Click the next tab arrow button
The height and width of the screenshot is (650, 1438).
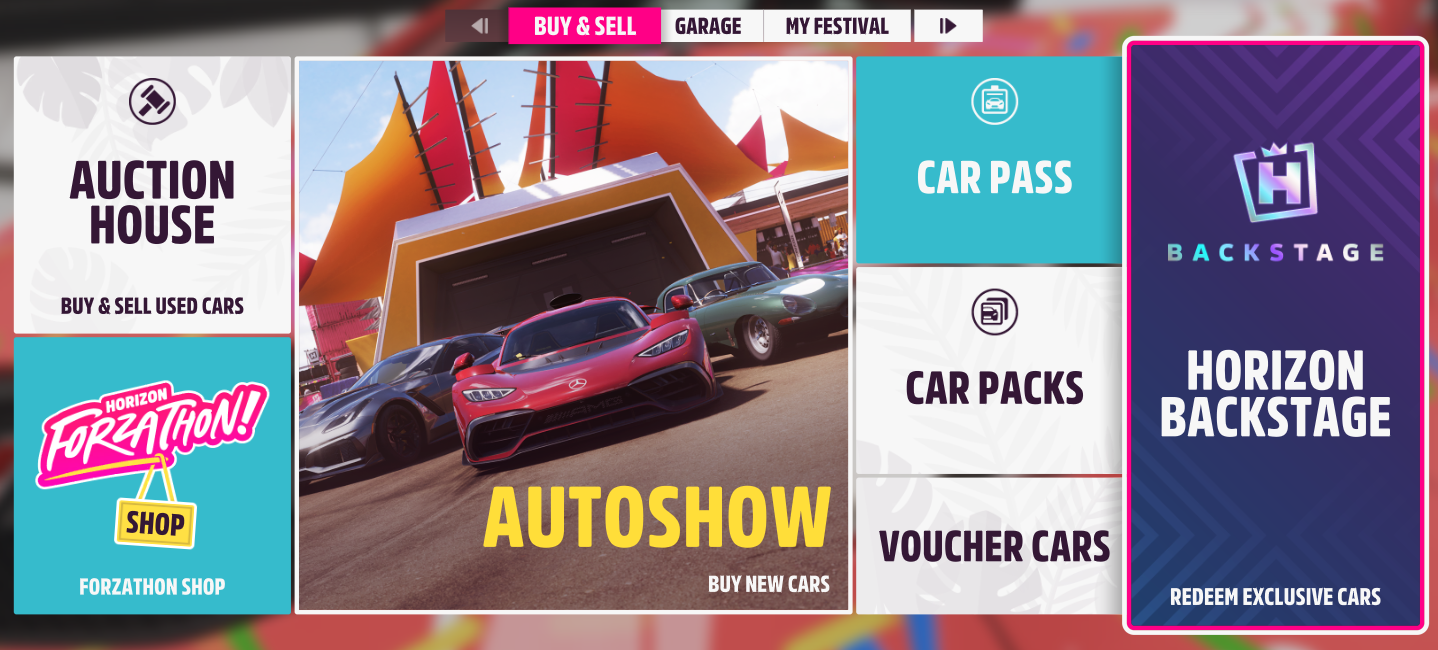point(948,26)
